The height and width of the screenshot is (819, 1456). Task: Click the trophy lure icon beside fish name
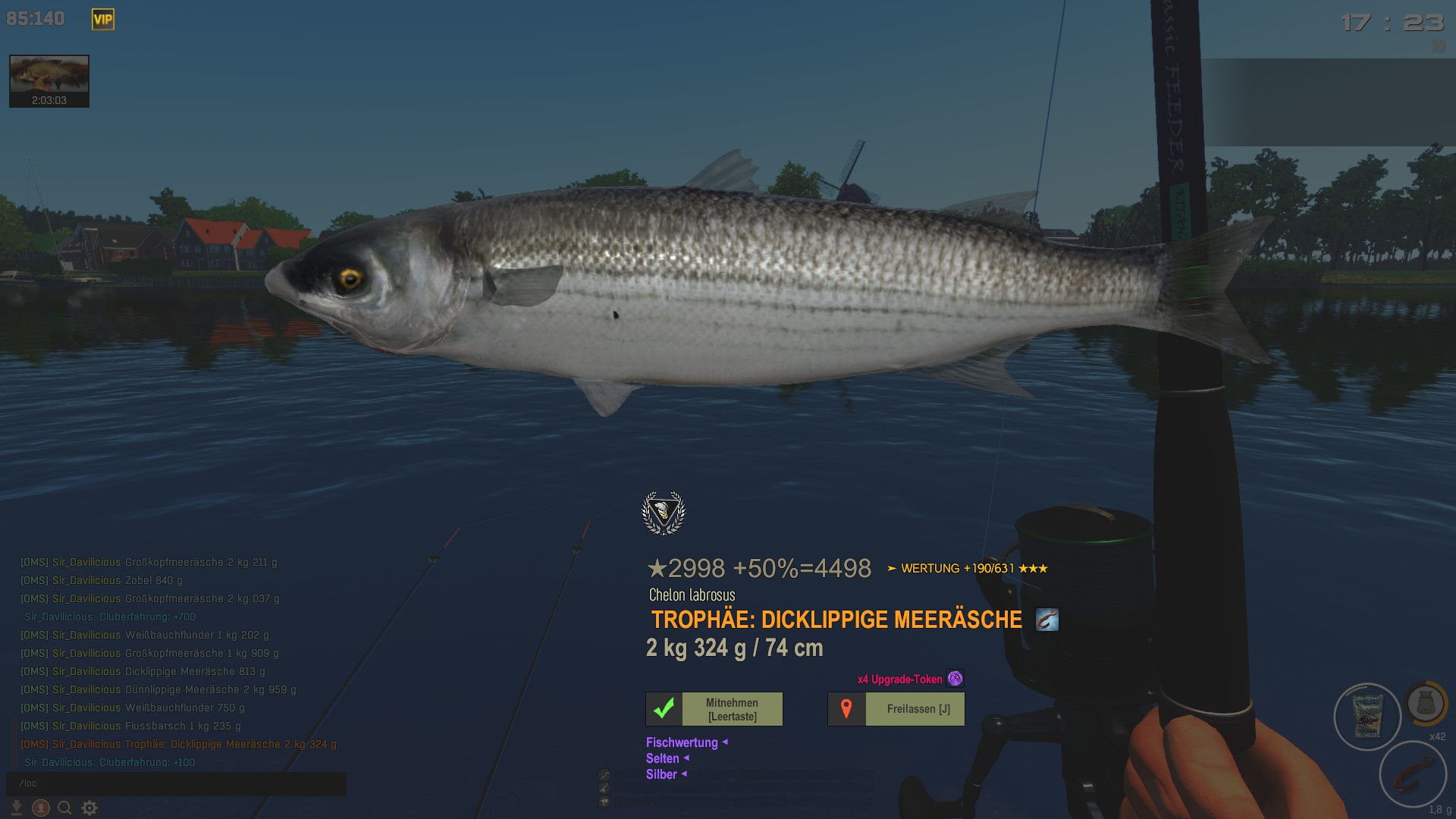[1047, 620]
